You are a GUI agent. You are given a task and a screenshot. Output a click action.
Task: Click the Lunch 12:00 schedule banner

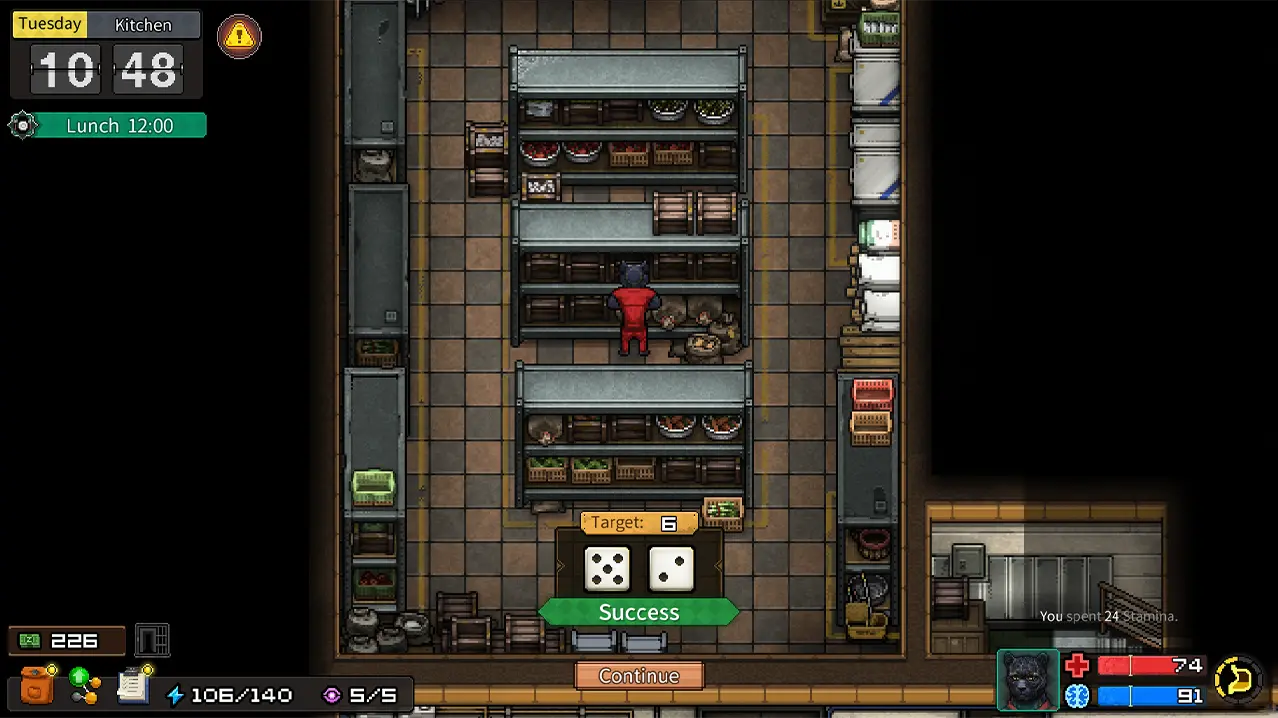119,126
